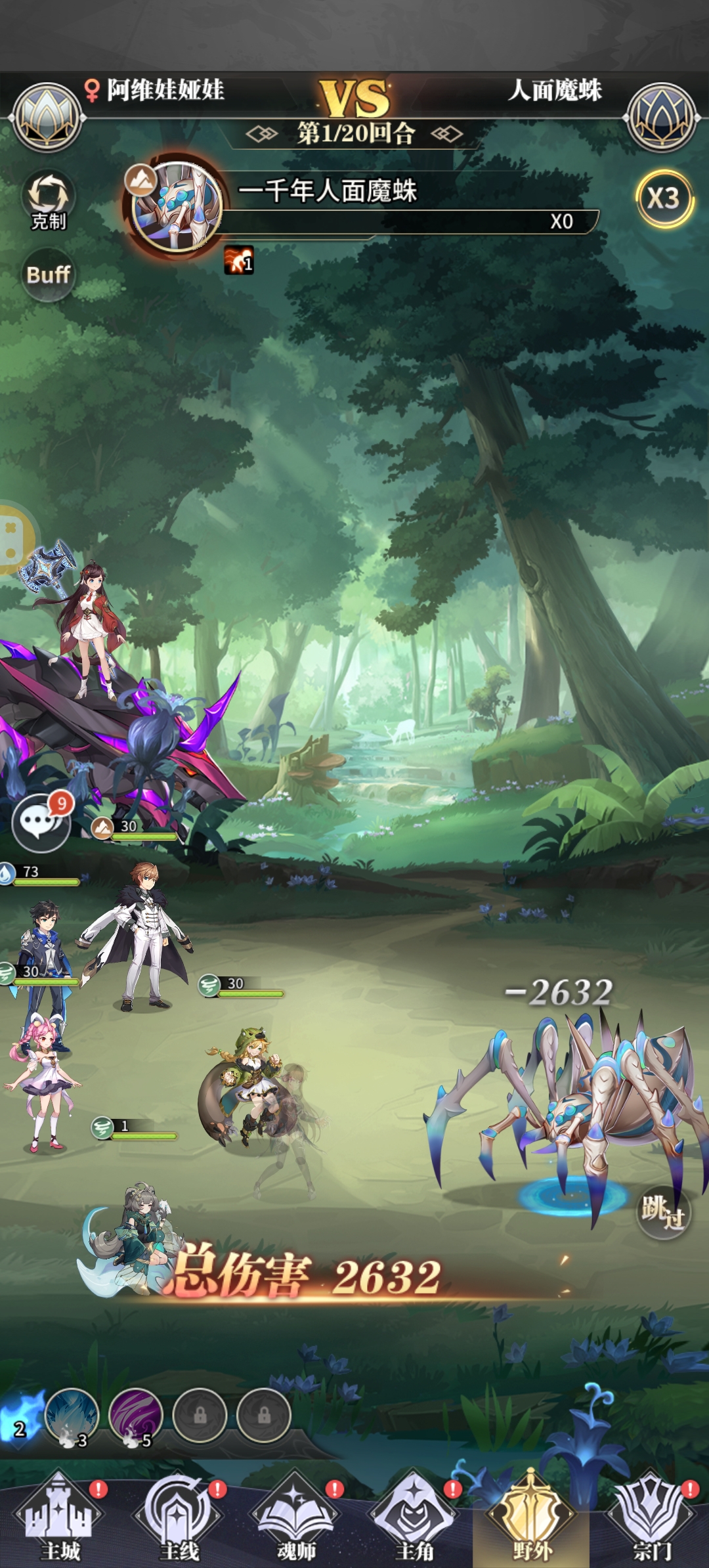Show the Buff list
The image size is (709, 1568).
48,274
